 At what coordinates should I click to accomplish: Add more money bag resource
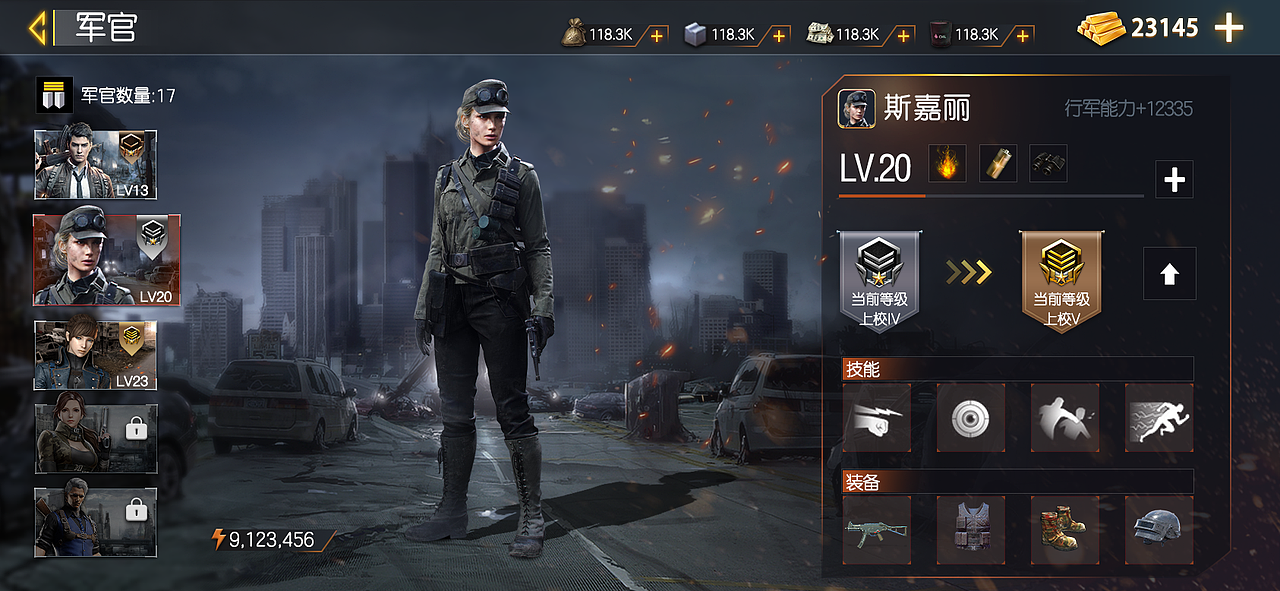pyautogui.click(x=657, y=35)
